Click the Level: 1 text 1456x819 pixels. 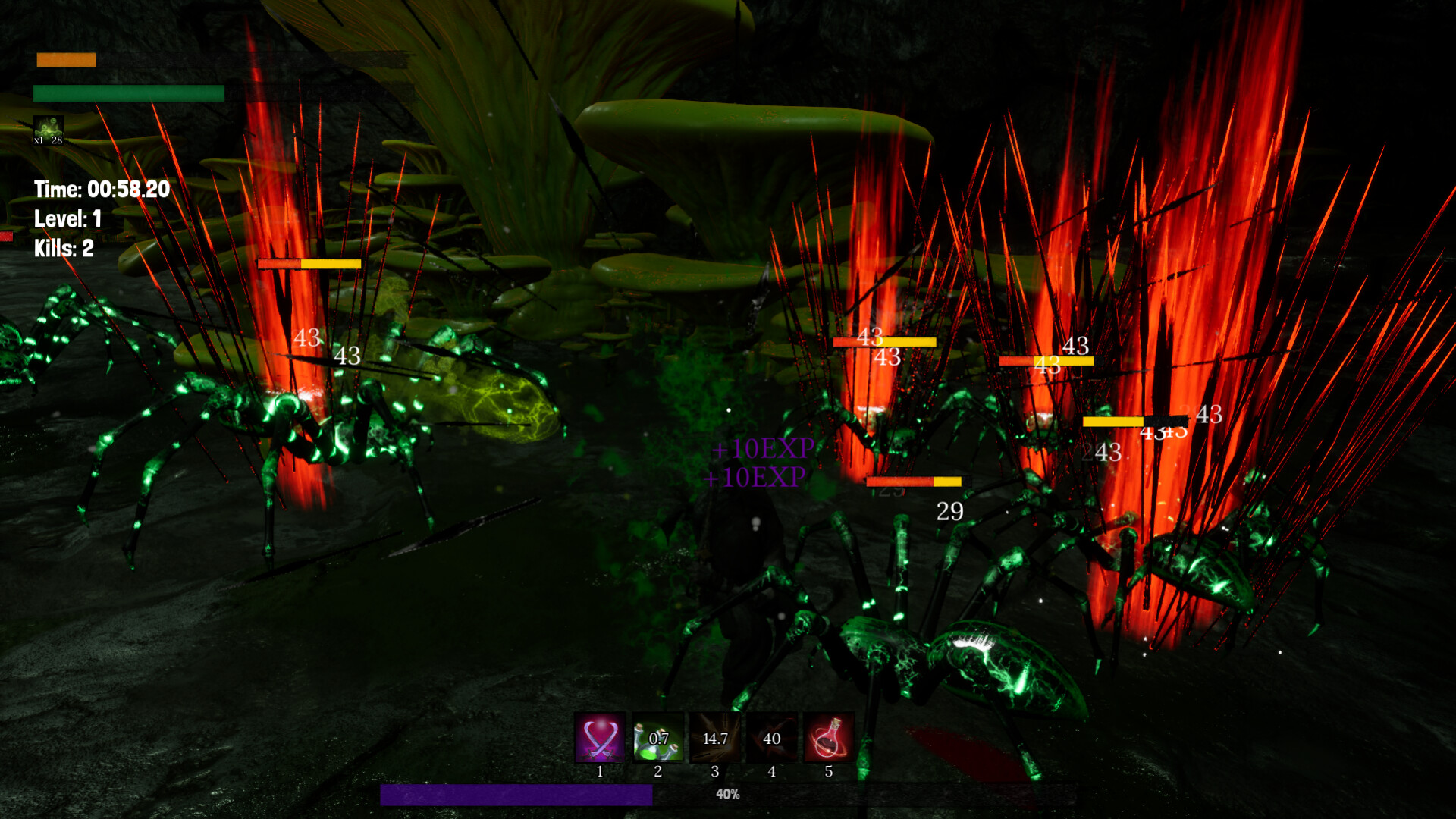pyautogui.click(x=69, y=219)
